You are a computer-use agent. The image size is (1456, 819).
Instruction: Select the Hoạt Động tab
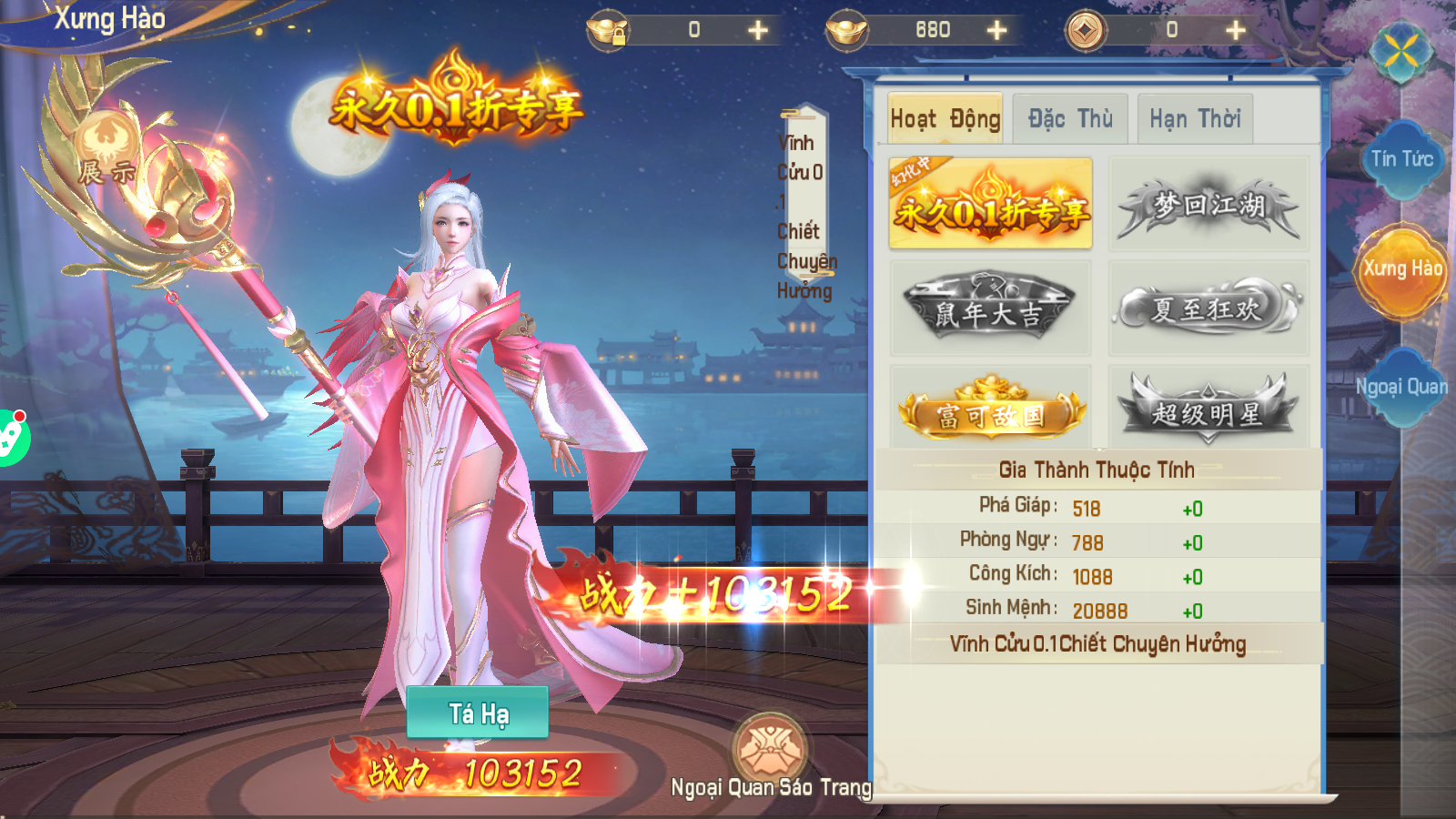944,117
